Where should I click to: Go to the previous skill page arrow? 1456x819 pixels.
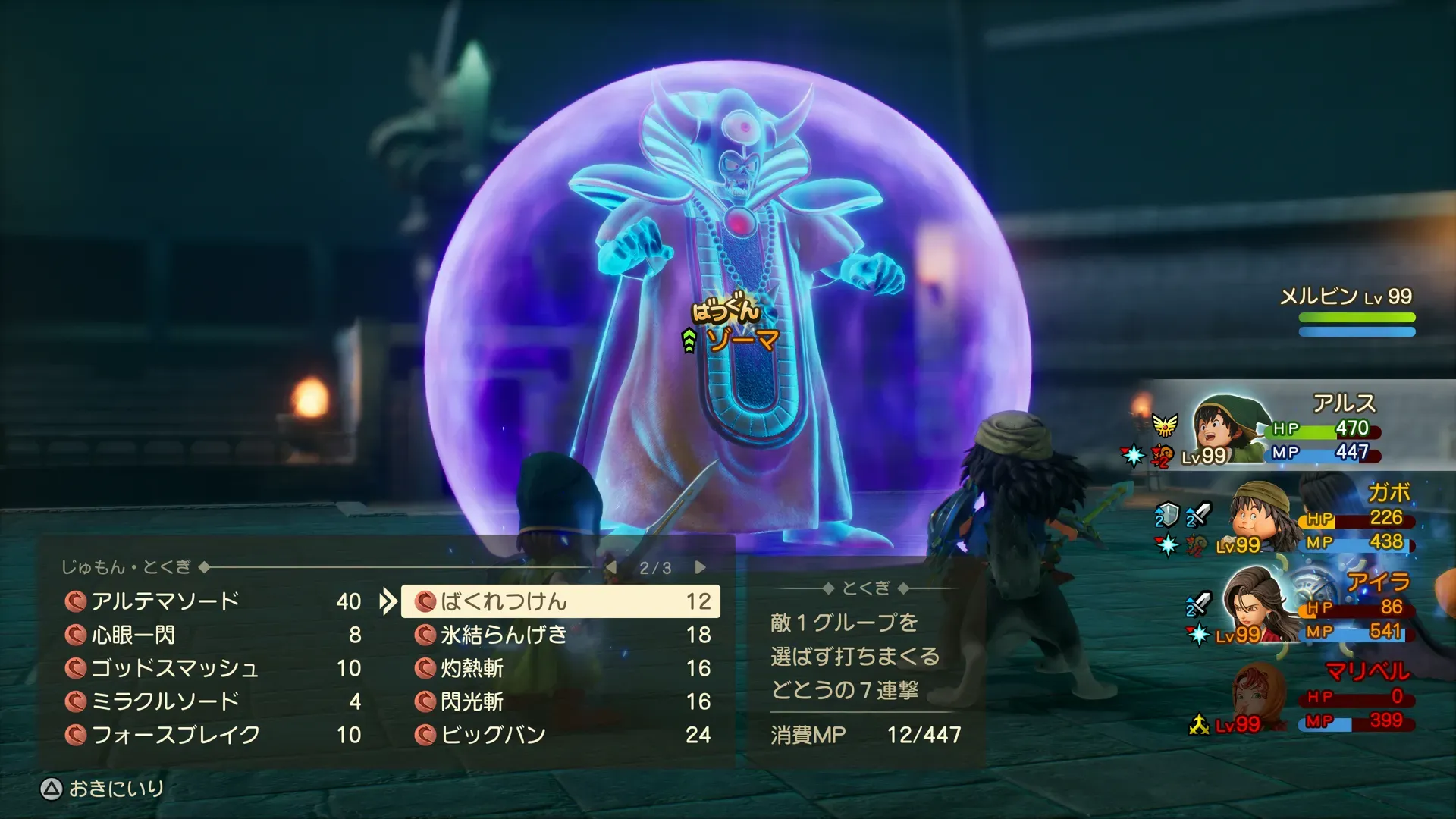pos(611,567)
